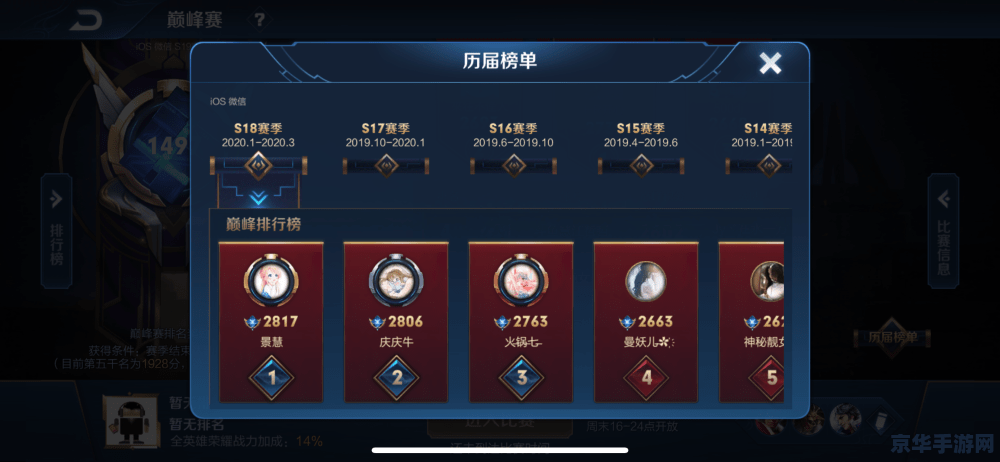Open the question mark help button
The image size is (1000, 462).
pyautogui.click(x=259, y=19)
